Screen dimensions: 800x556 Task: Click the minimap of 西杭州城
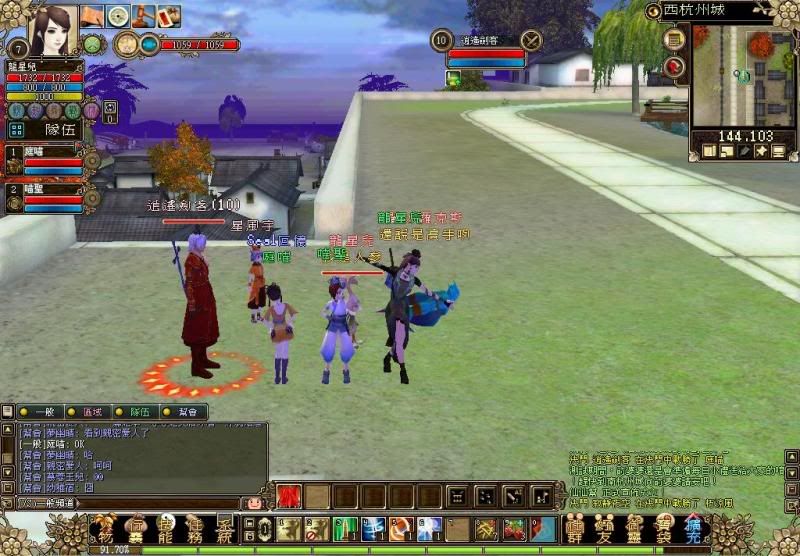pyautogui.click(x=744, y=78)
